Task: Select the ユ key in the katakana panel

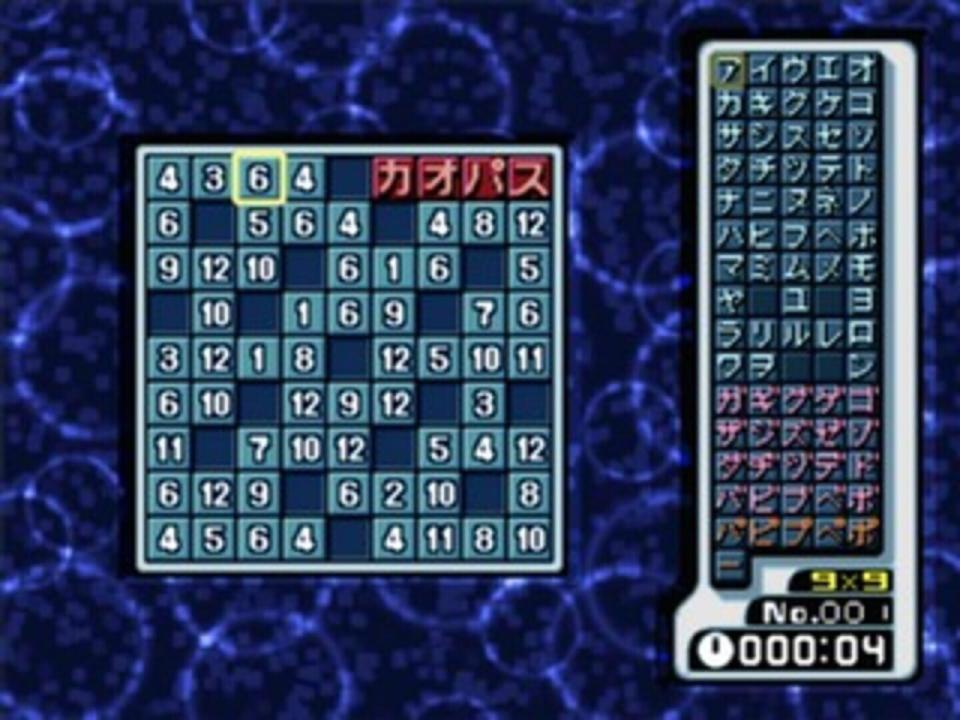Action: point(796,300)
